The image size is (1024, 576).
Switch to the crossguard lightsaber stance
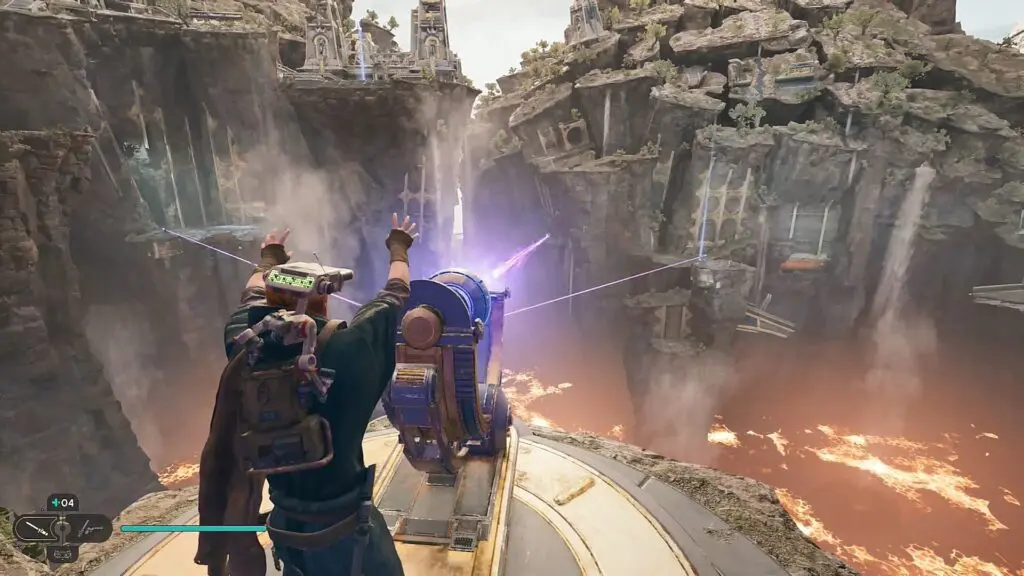(x=92, y=526)
